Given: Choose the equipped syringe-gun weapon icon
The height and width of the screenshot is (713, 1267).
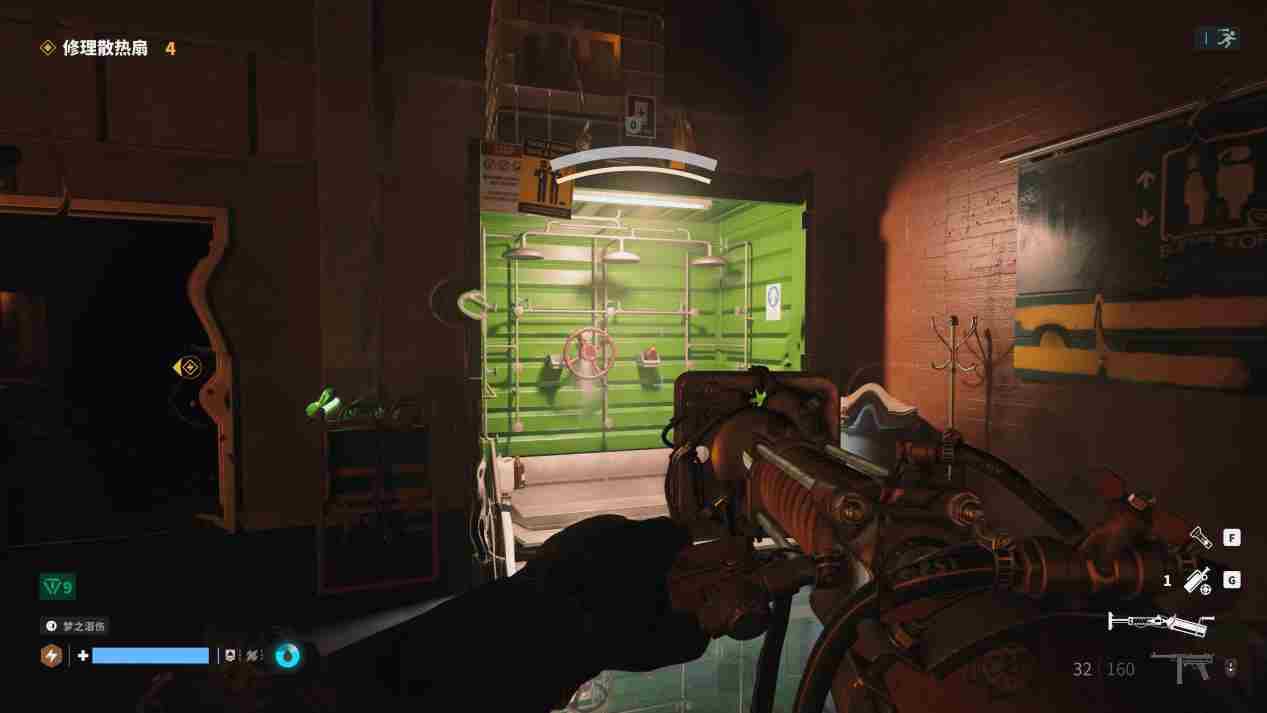Looking at the screenshot, I should click(x=1160, y=624).
